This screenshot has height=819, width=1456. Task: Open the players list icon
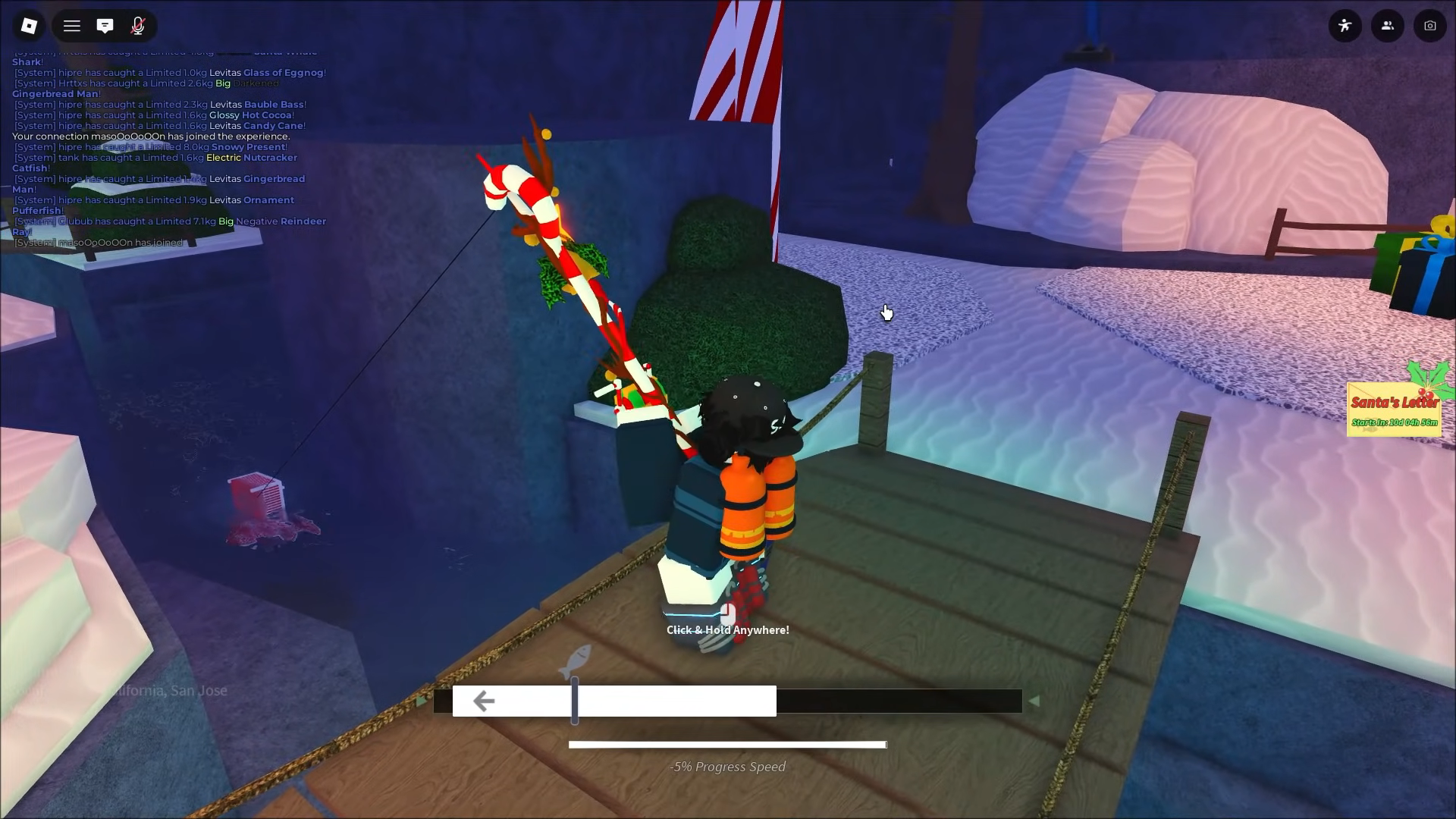pyautogui.click(x=1388, y=25)
